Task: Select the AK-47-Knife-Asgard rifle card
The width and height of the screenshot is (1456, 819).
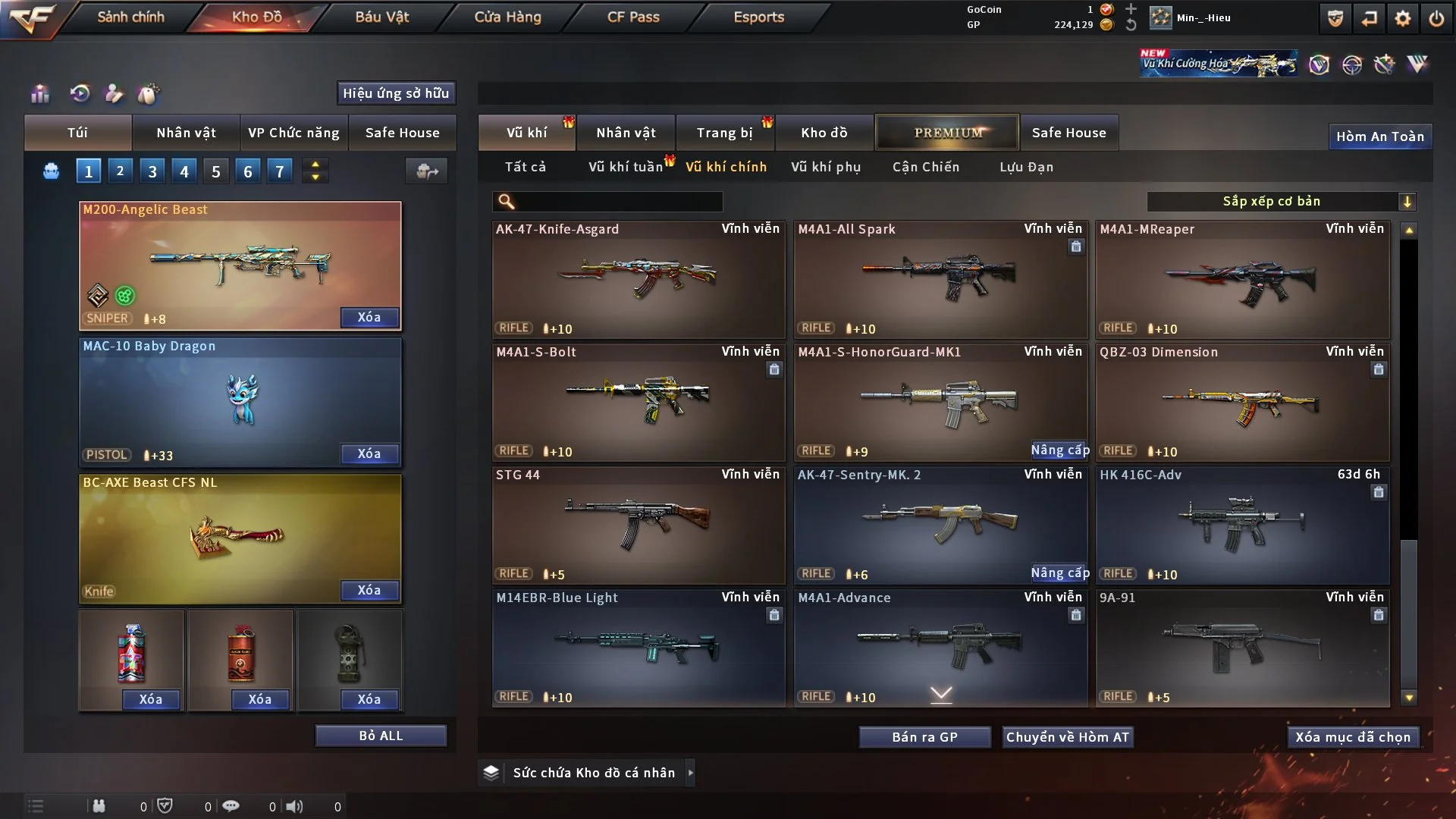Action: [x=638, y=279]
